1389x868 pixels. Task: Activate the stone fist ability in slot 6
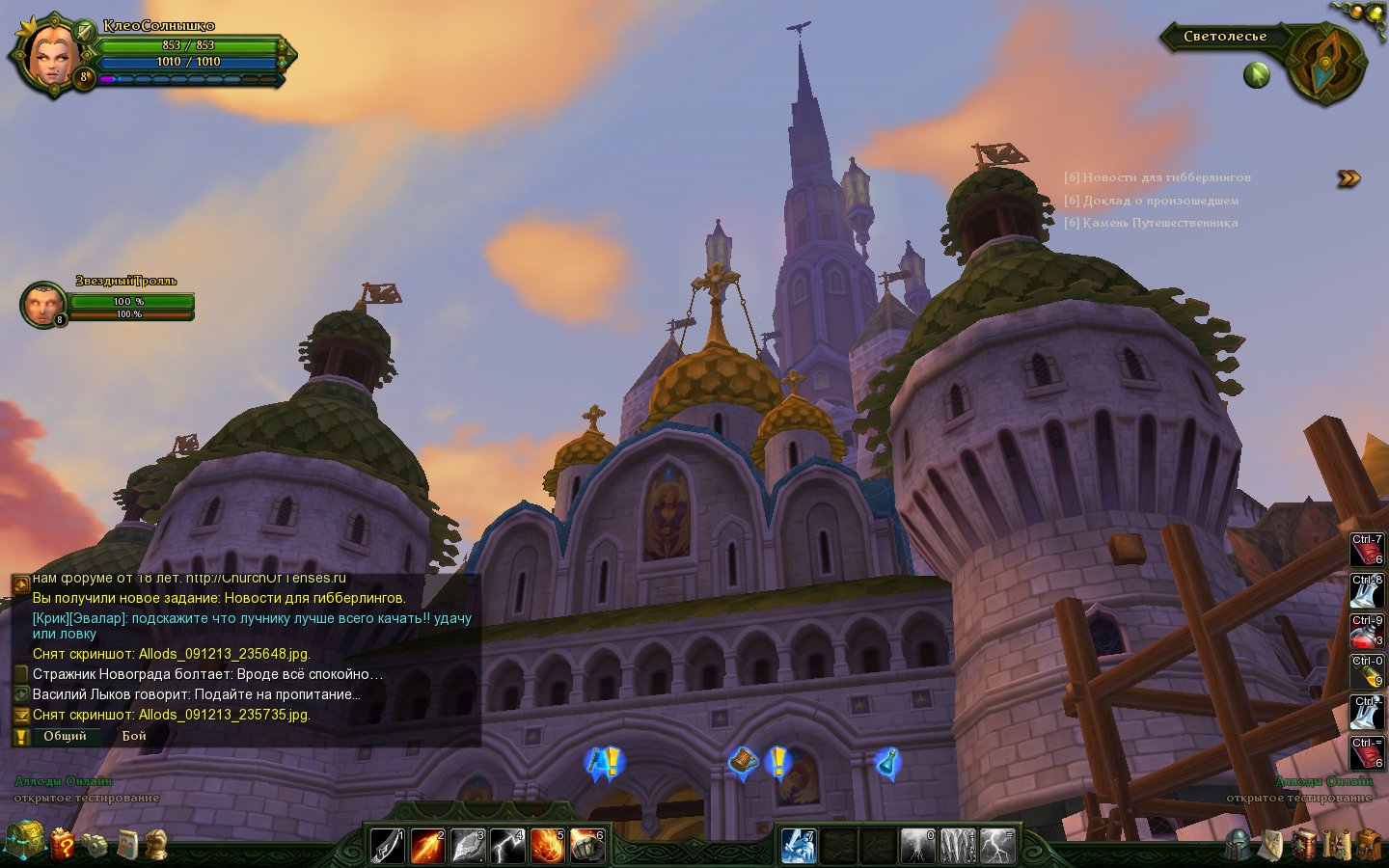tap(586, 846)
